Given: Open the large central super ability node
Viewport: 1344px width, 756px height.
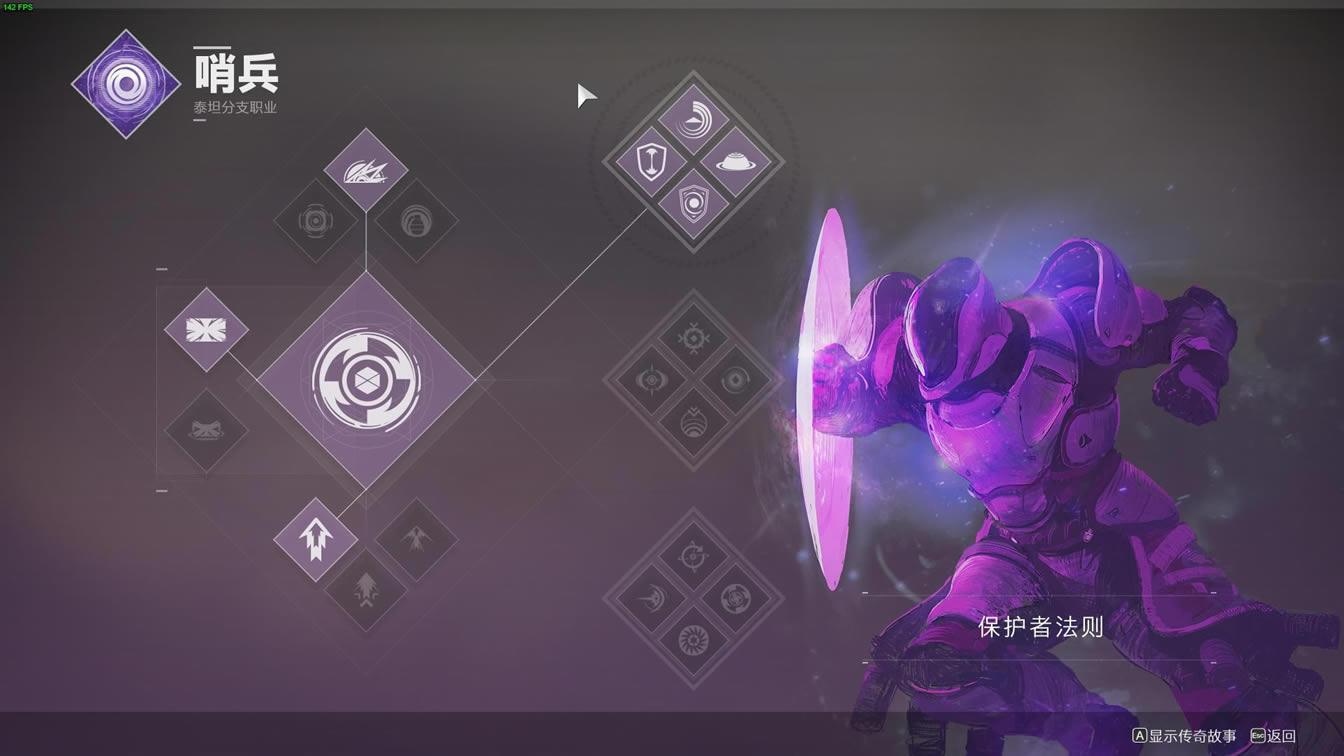Looking at the screenshot, I should click(366, 380).
